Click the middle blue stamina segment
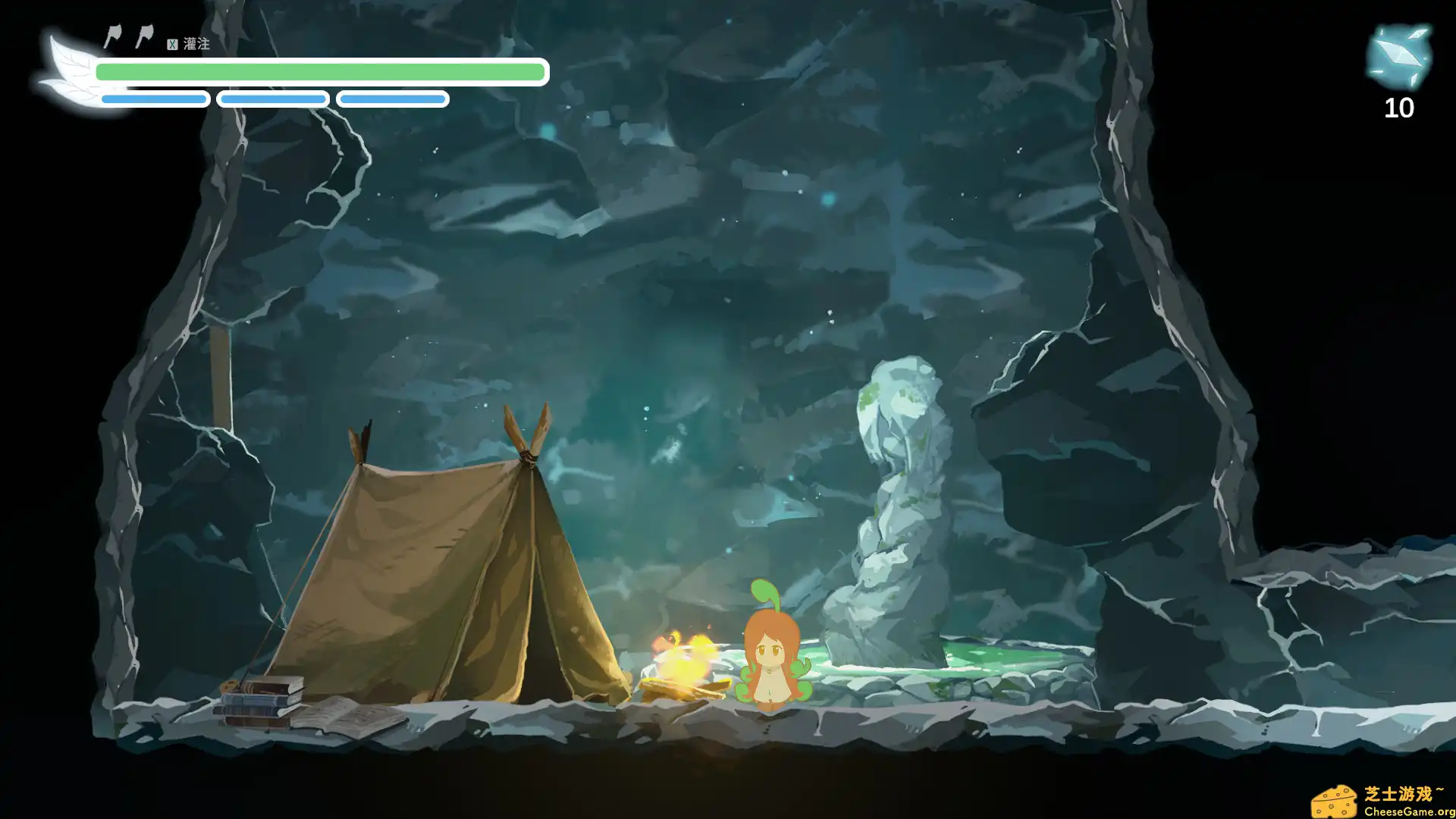 click(x=273, y=99)
